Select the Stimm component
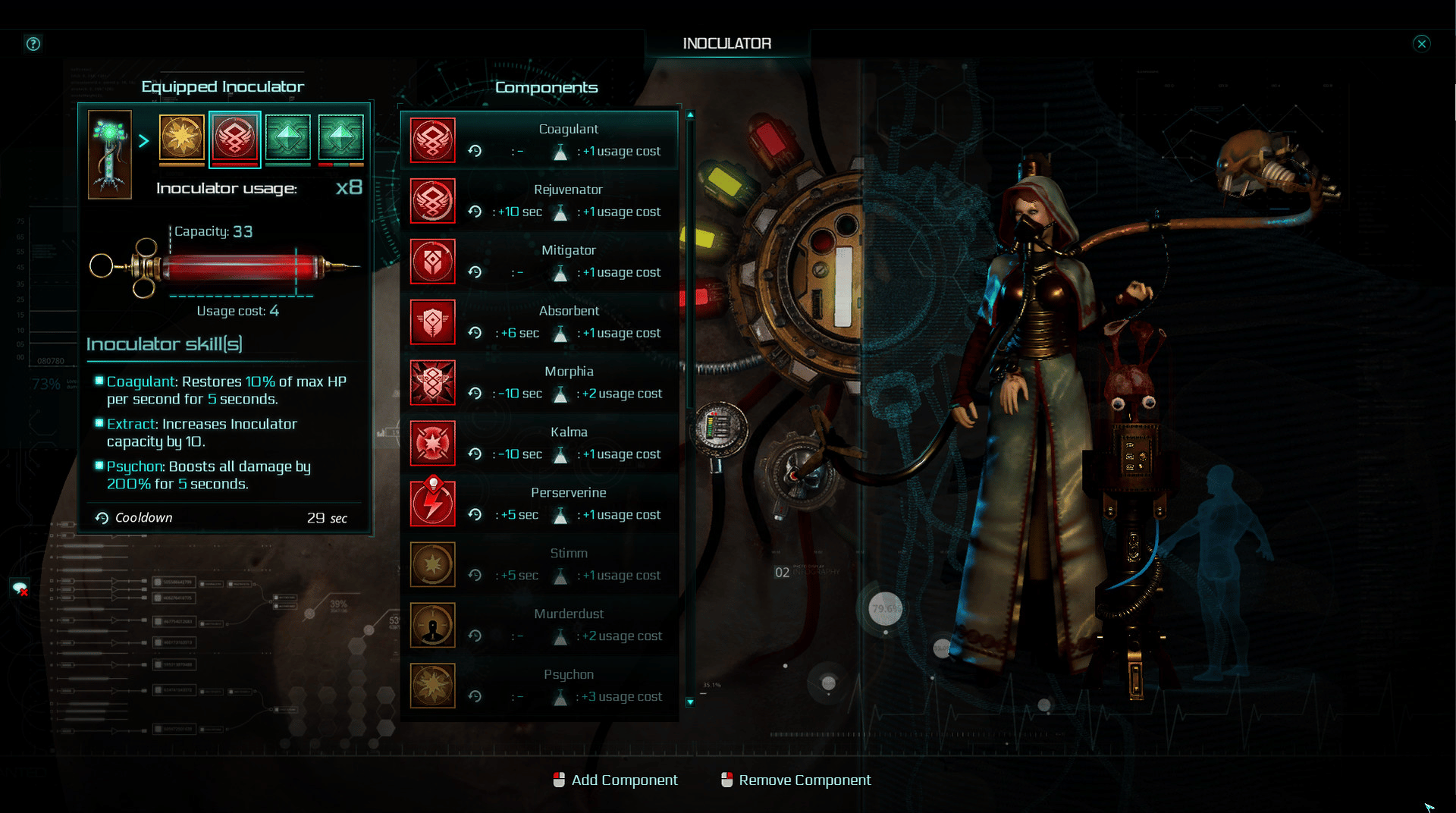Image resolution: width=1456 pixels, height=813 pixels. point(539,565)
